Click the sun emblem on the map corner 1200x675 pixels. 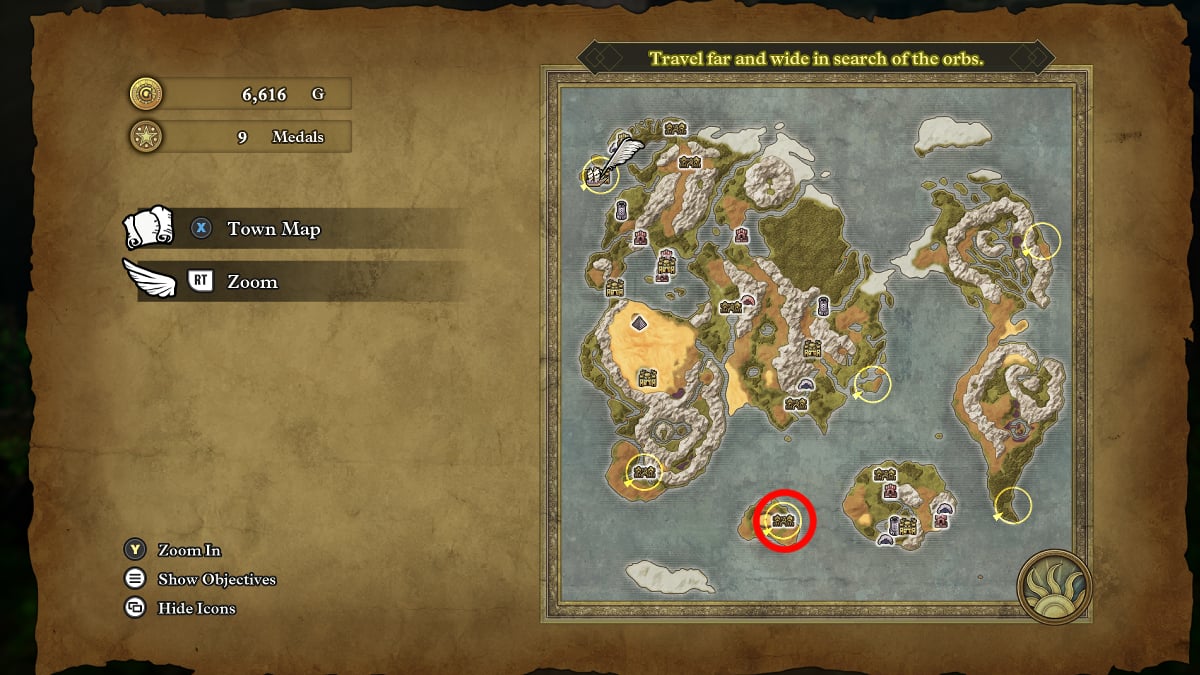coord(1053,587)
